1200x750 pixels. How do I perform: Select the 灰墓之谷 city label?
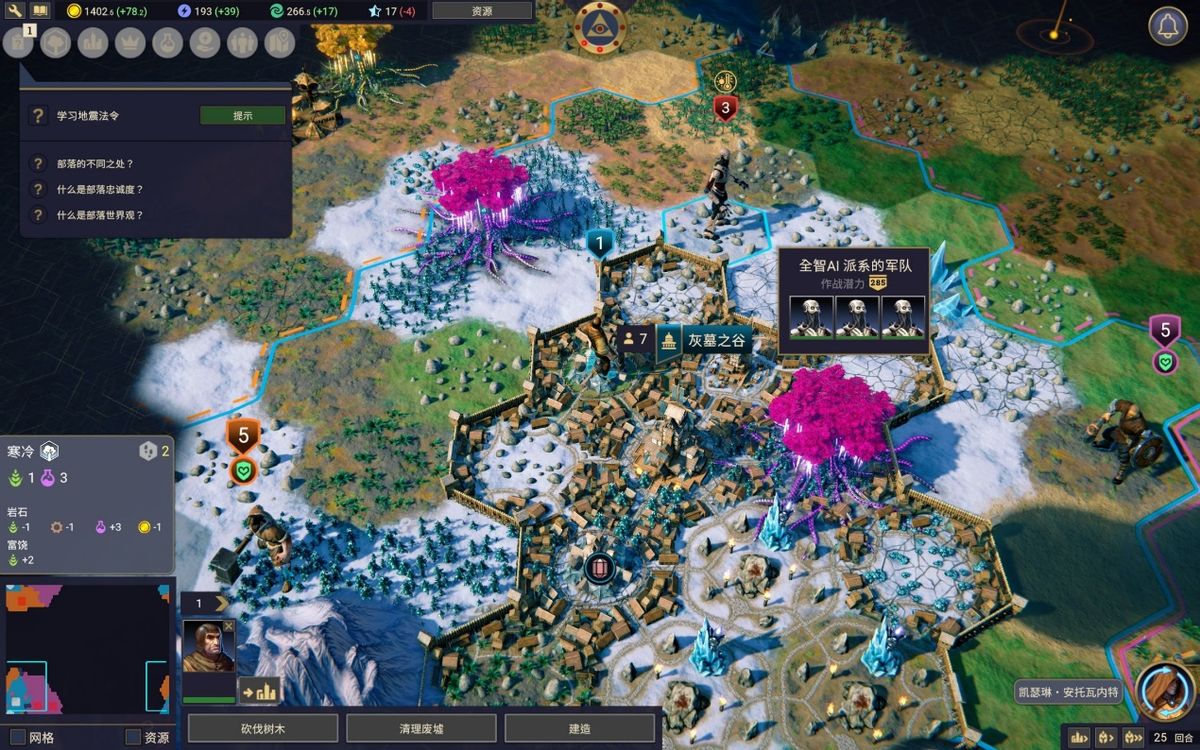coord(717,341)
